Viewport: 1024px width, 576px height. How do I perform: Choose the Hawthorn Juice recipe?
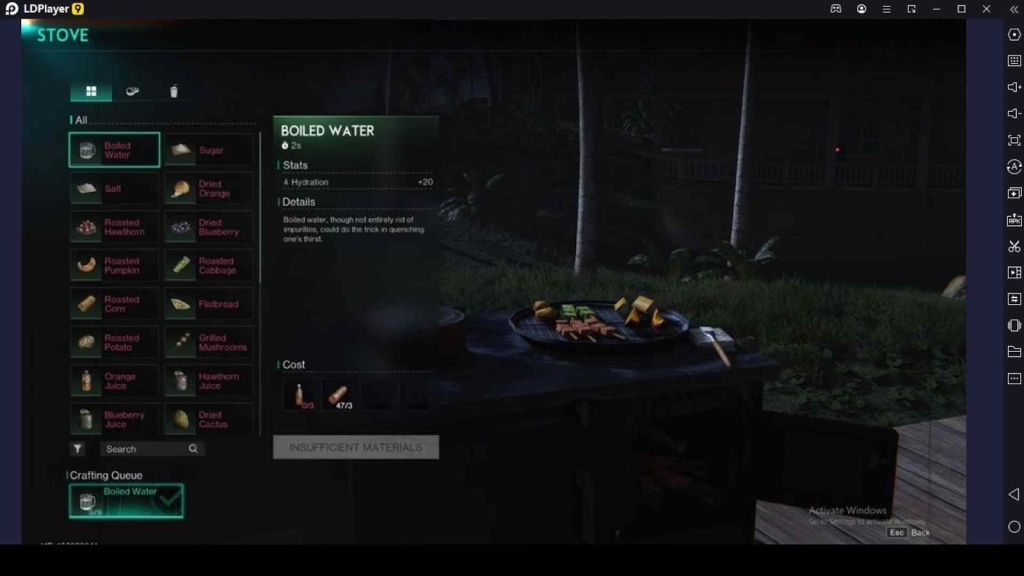(x=209, y=381)
